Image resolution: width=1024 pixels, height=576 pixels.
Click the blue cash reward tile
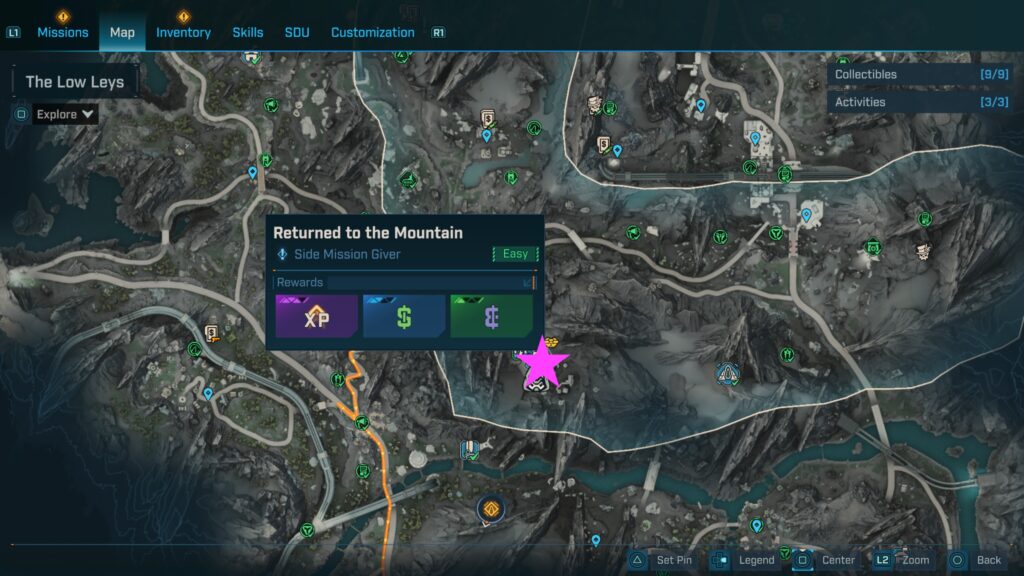(x=404, y=315)
